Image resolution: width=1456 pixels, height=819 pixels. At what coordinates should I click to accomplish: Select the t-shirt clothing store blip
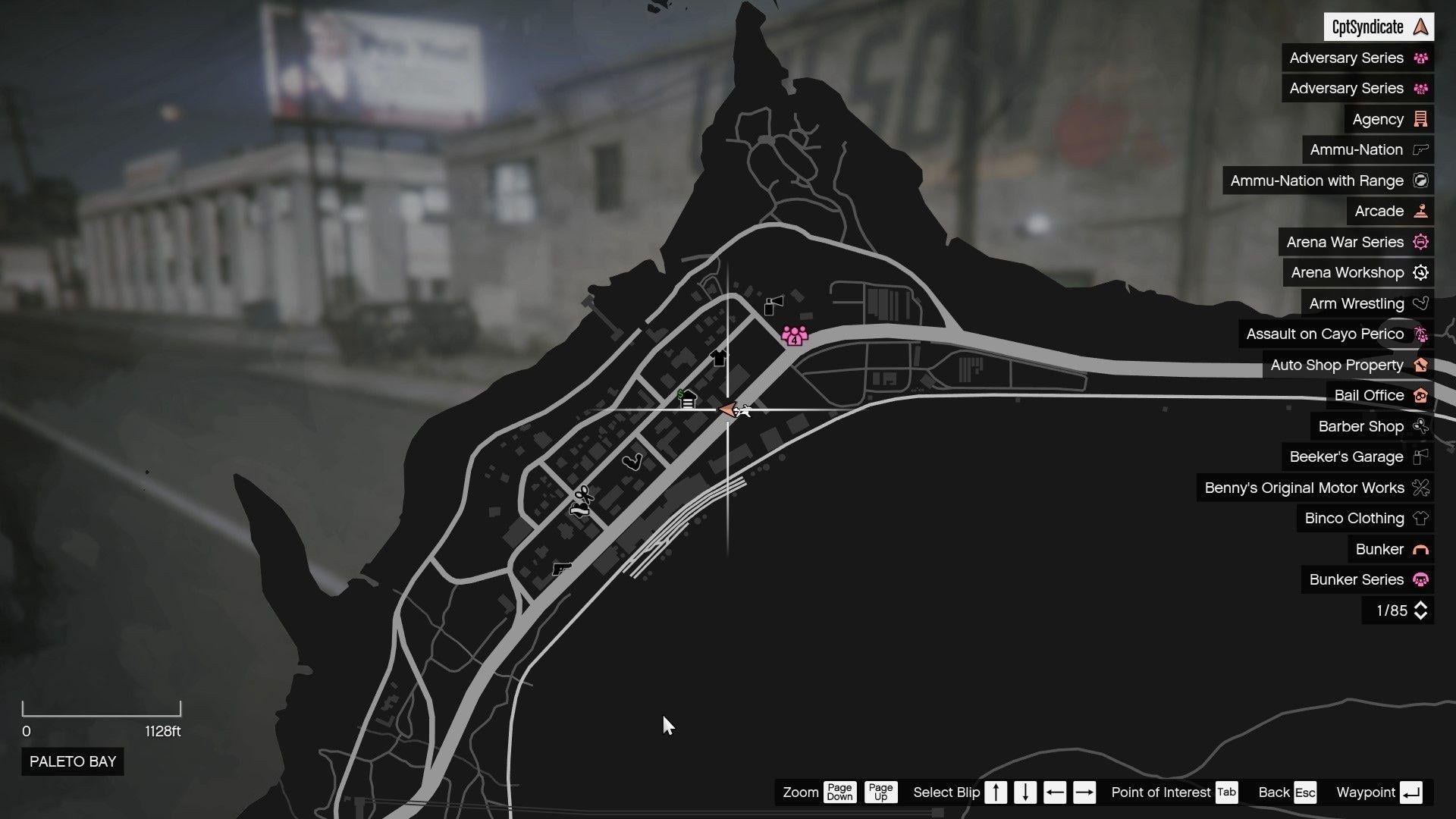click(718, 359)
